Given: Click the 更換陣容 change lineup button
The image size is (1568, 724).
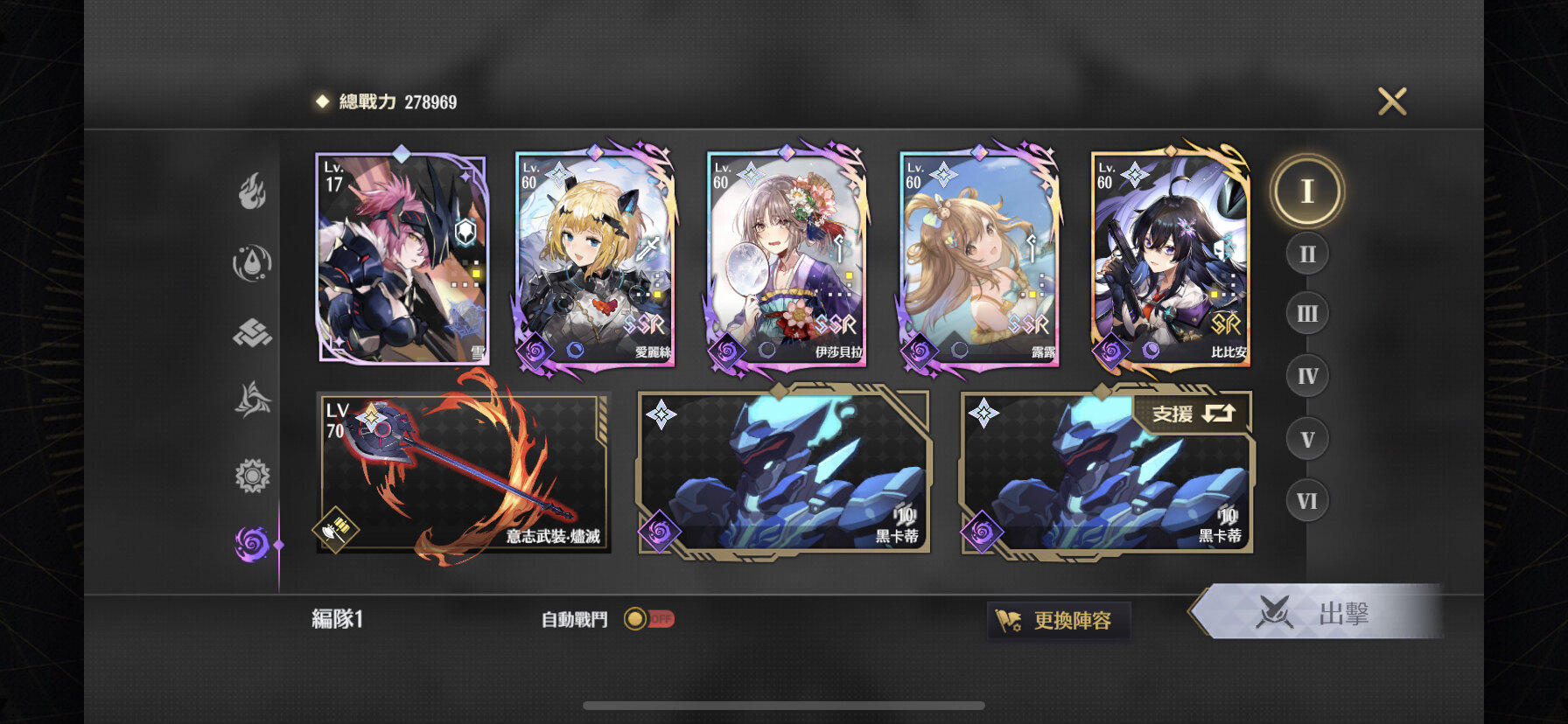Looking at the screenshot, I should coord(1059,618).
